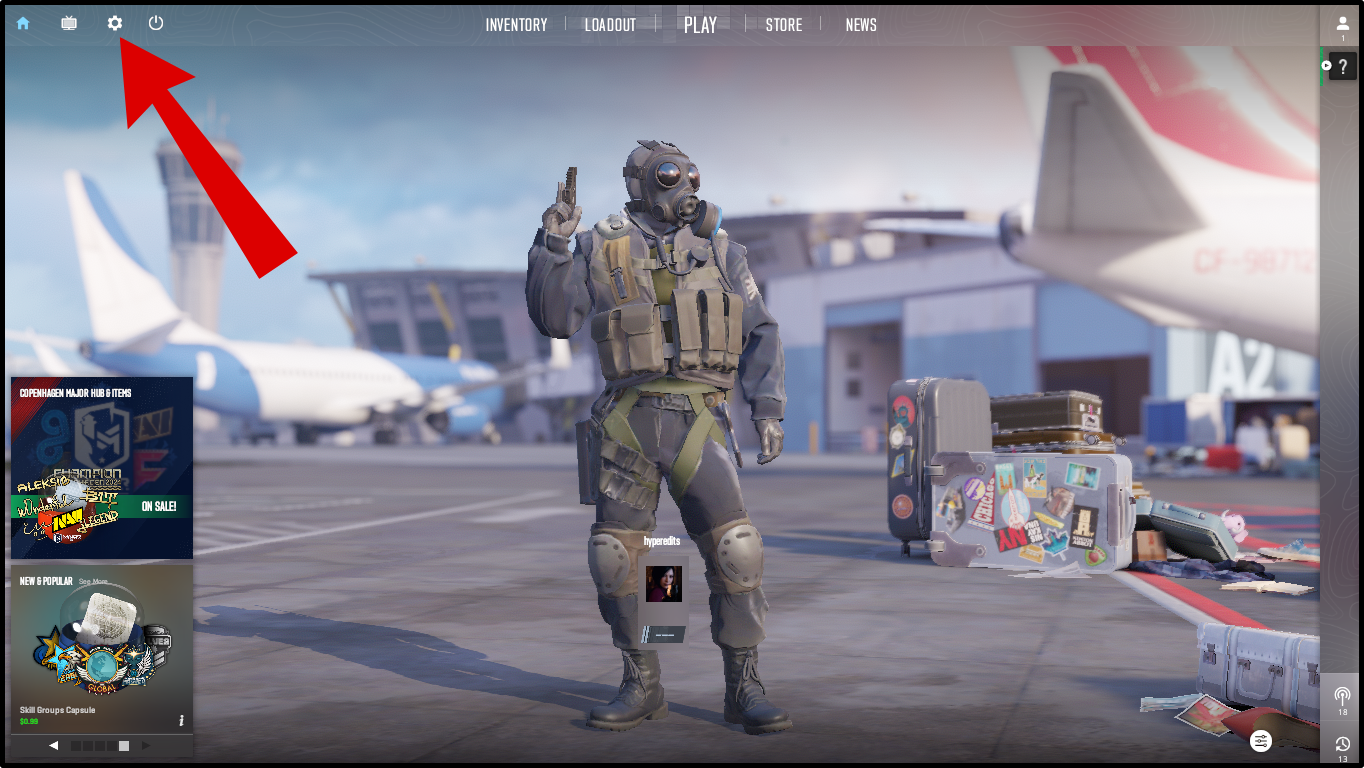Advance to next store carousel item
1364x768 pixels.
(x=146, y=745)
